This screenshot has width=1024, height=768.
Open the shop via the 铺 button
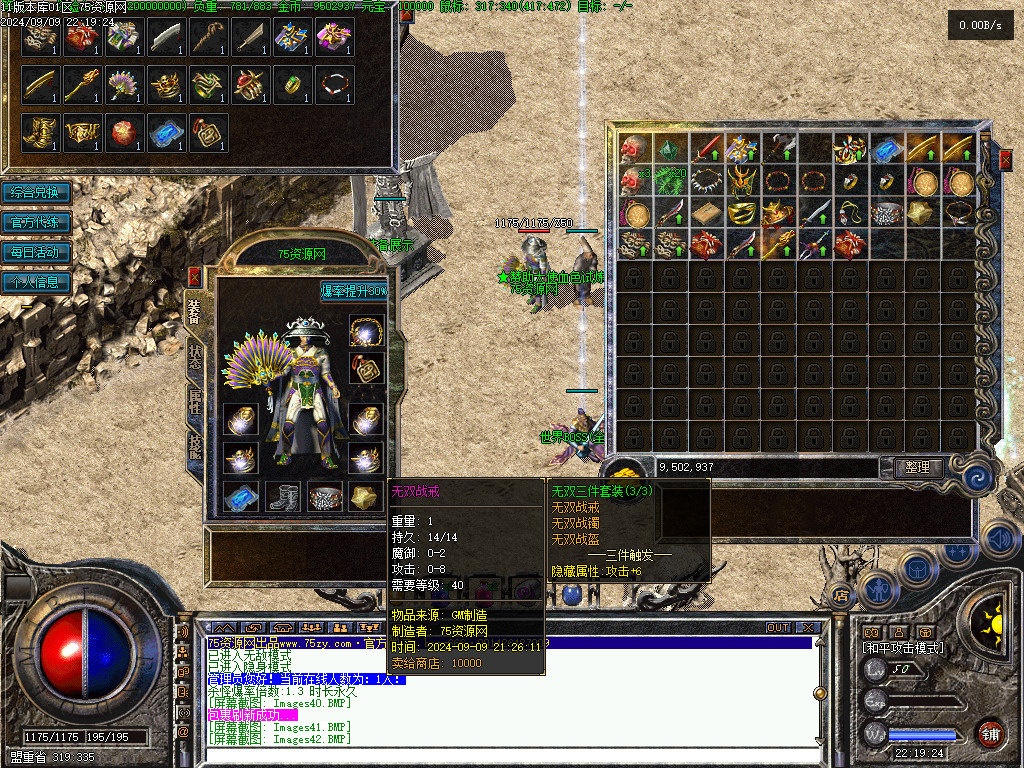coord(990,734)
